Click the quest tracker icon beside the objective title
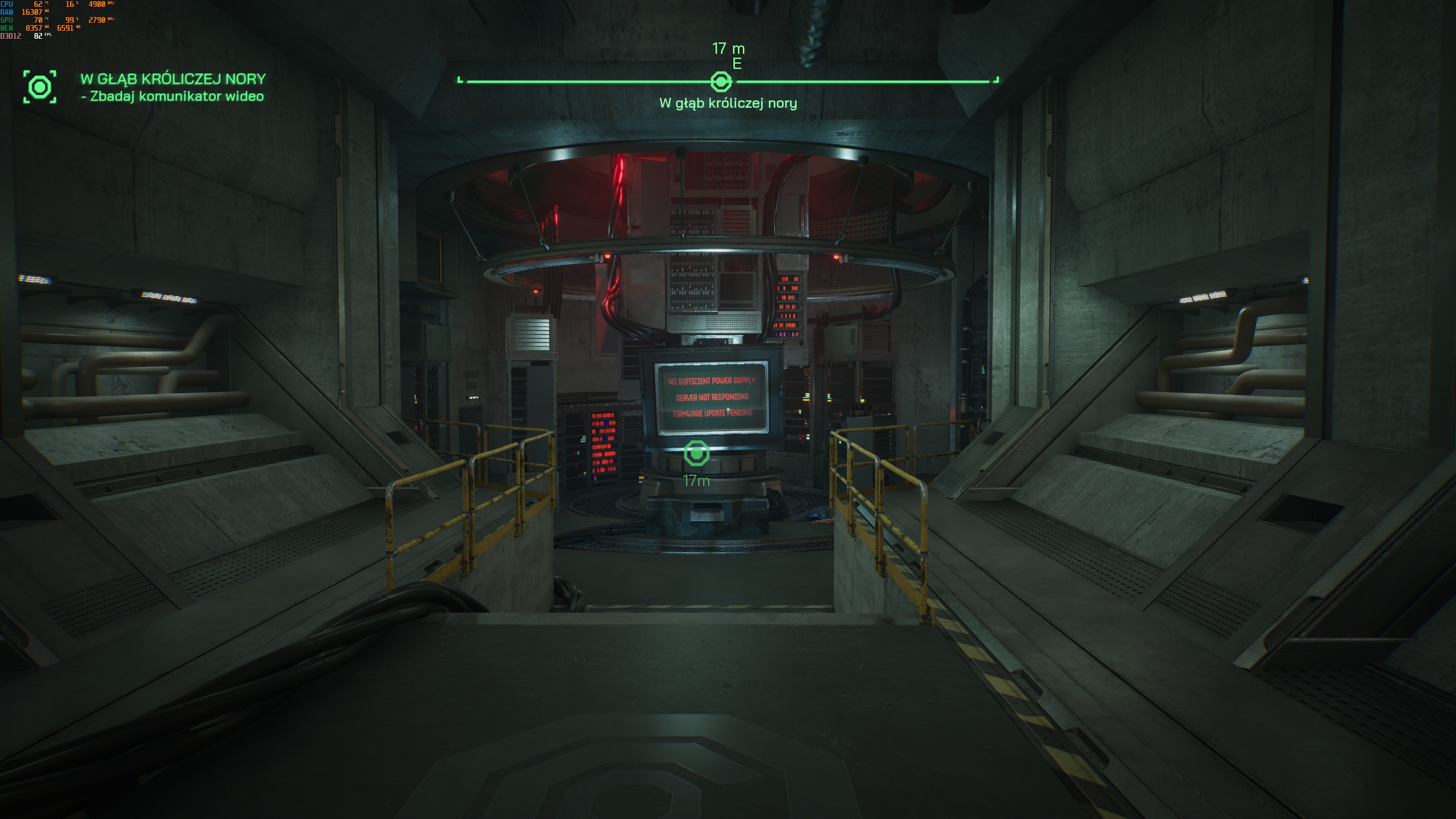Viewport: 1456px width, 819px height. pyautogui.click(x=39, y=87)
